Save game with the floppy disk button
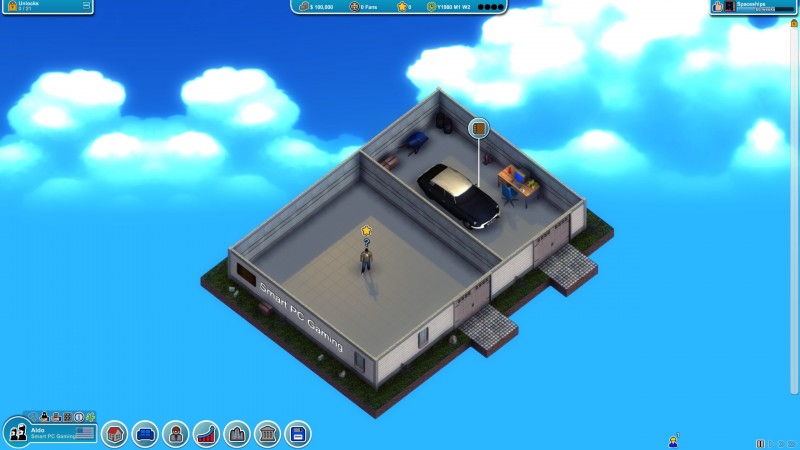The width and height of the screenshot is (800, 450). click(297, 434)
